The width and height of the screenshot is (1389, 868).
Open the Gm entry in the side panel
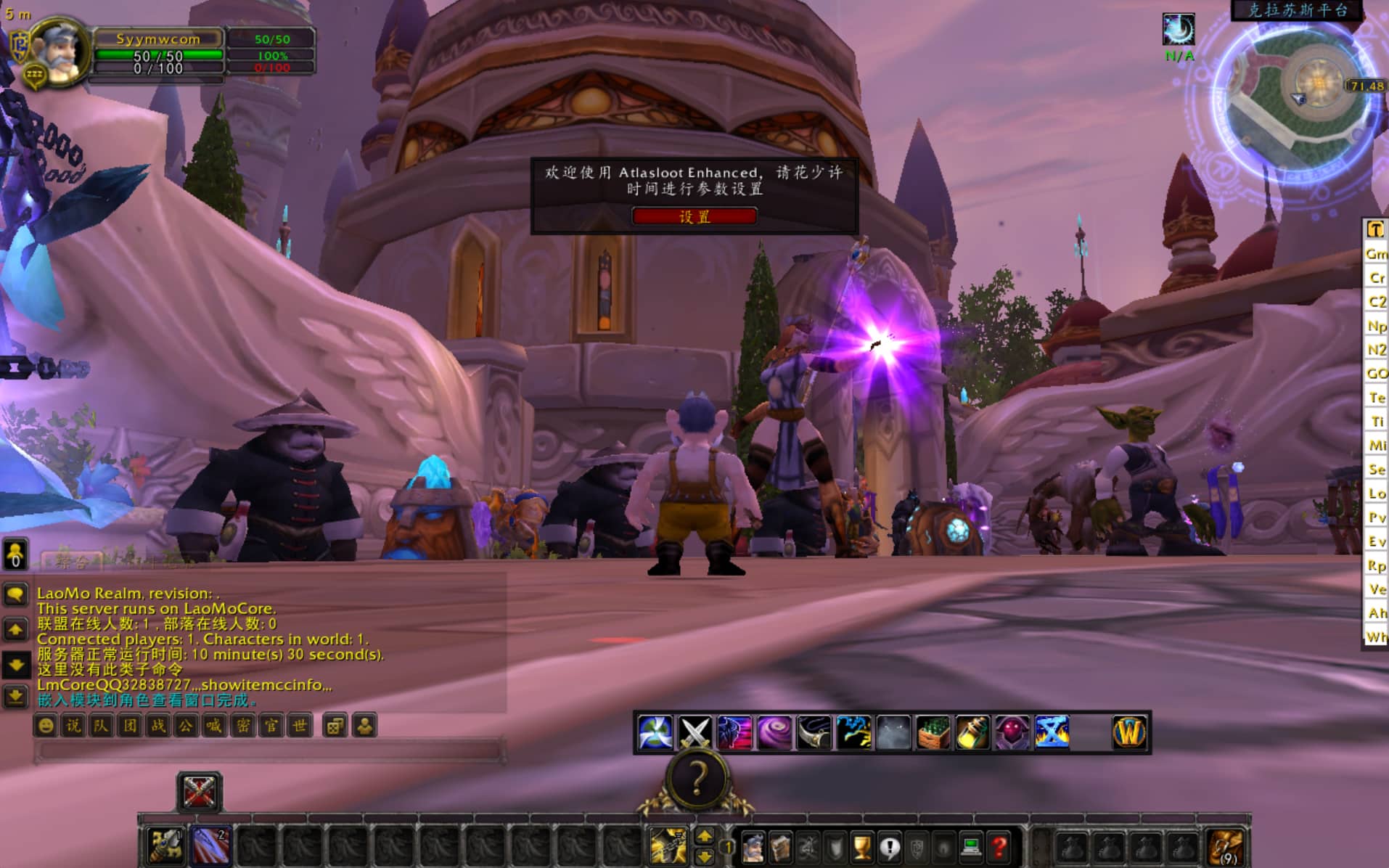click(1376, 253)
